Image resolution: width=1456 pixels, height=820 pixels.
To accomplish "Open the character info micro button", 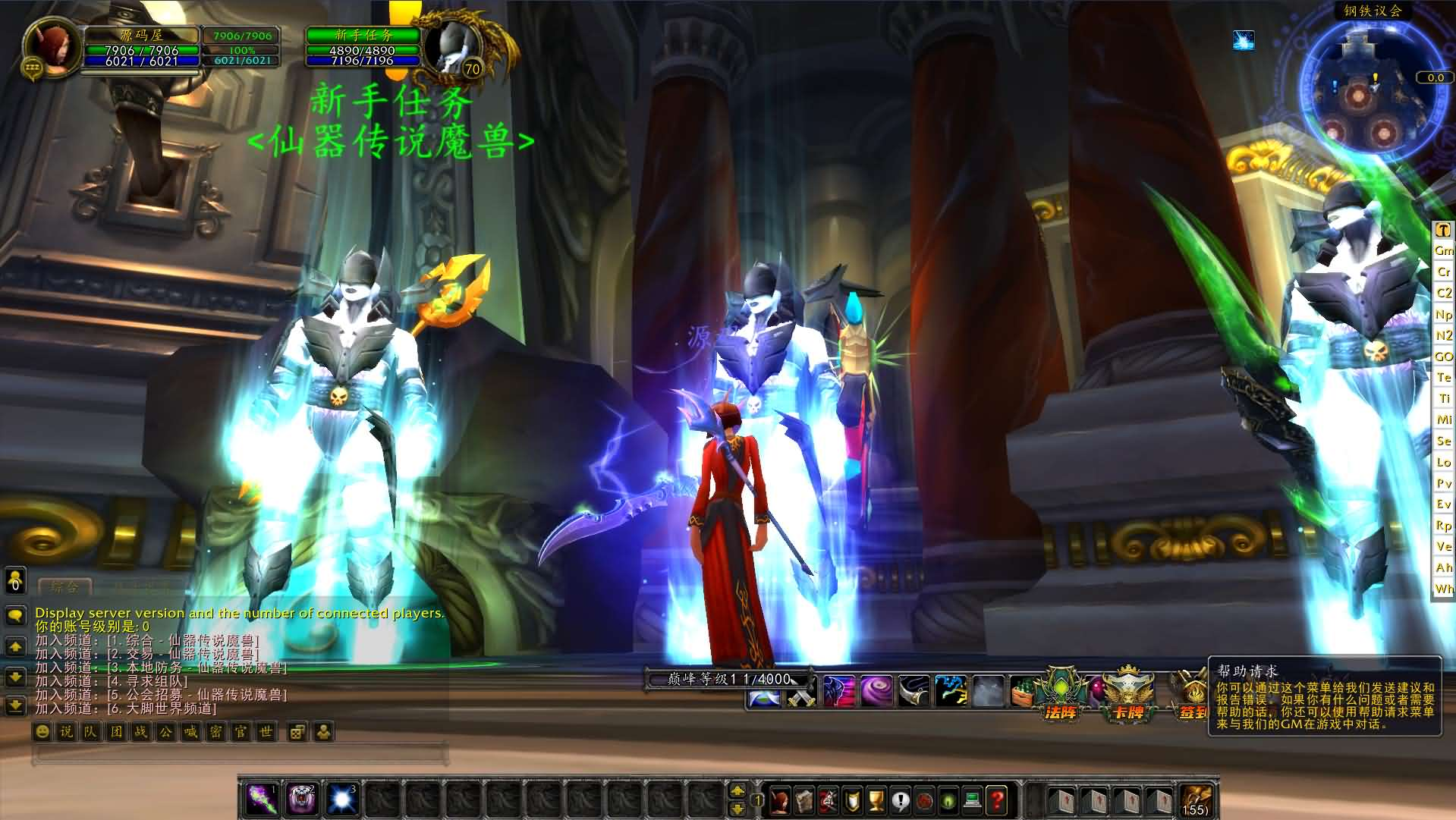I will pos(780,800).
